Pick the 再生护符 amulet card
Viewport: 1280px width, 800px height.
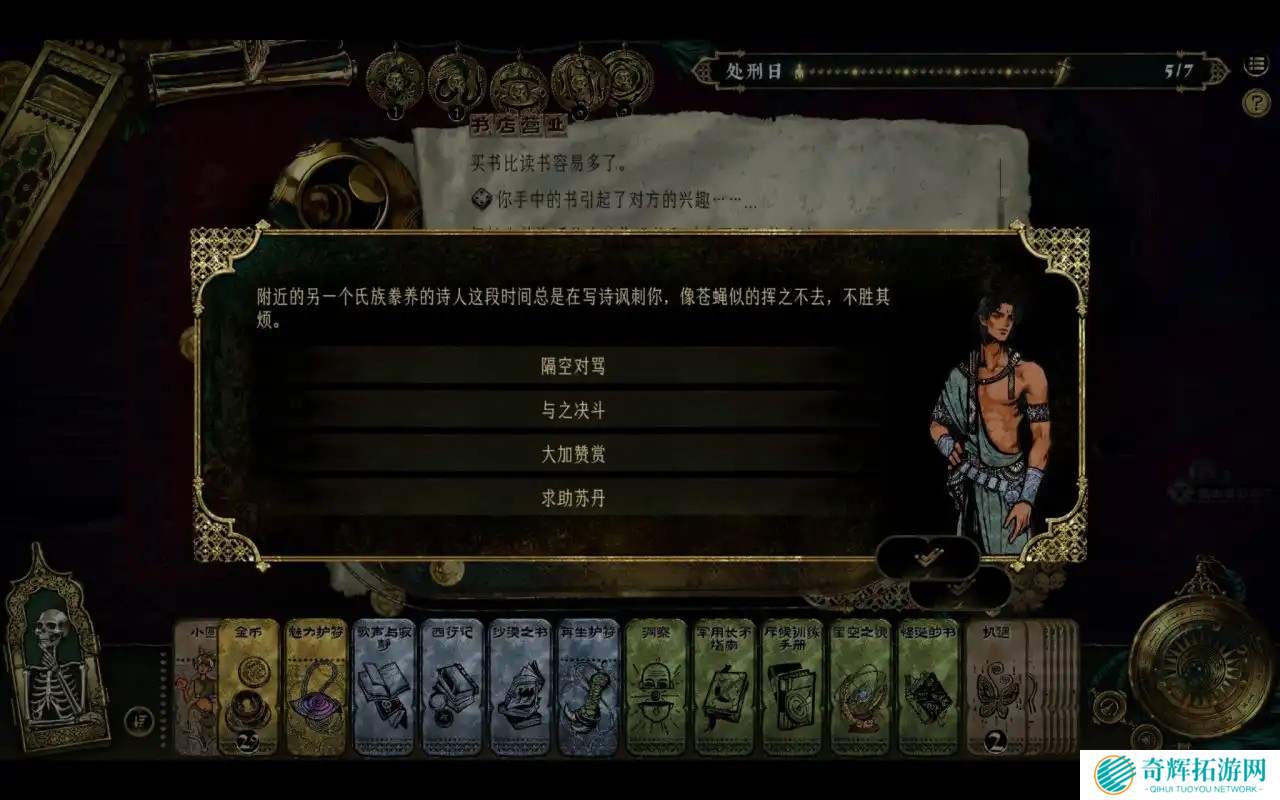(589, 687)
